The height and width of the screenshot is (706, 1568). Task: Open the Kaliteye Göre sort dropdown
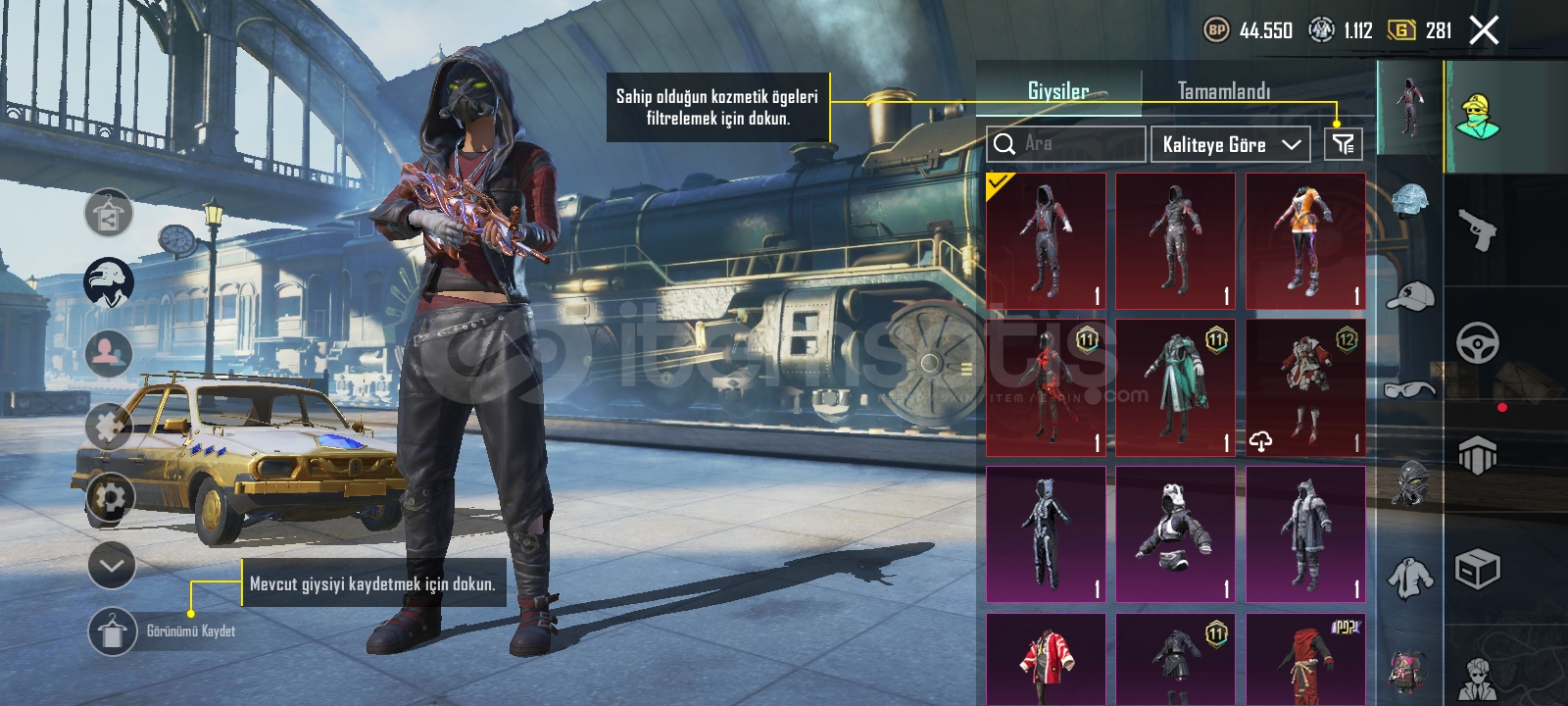click(1231, 144)
